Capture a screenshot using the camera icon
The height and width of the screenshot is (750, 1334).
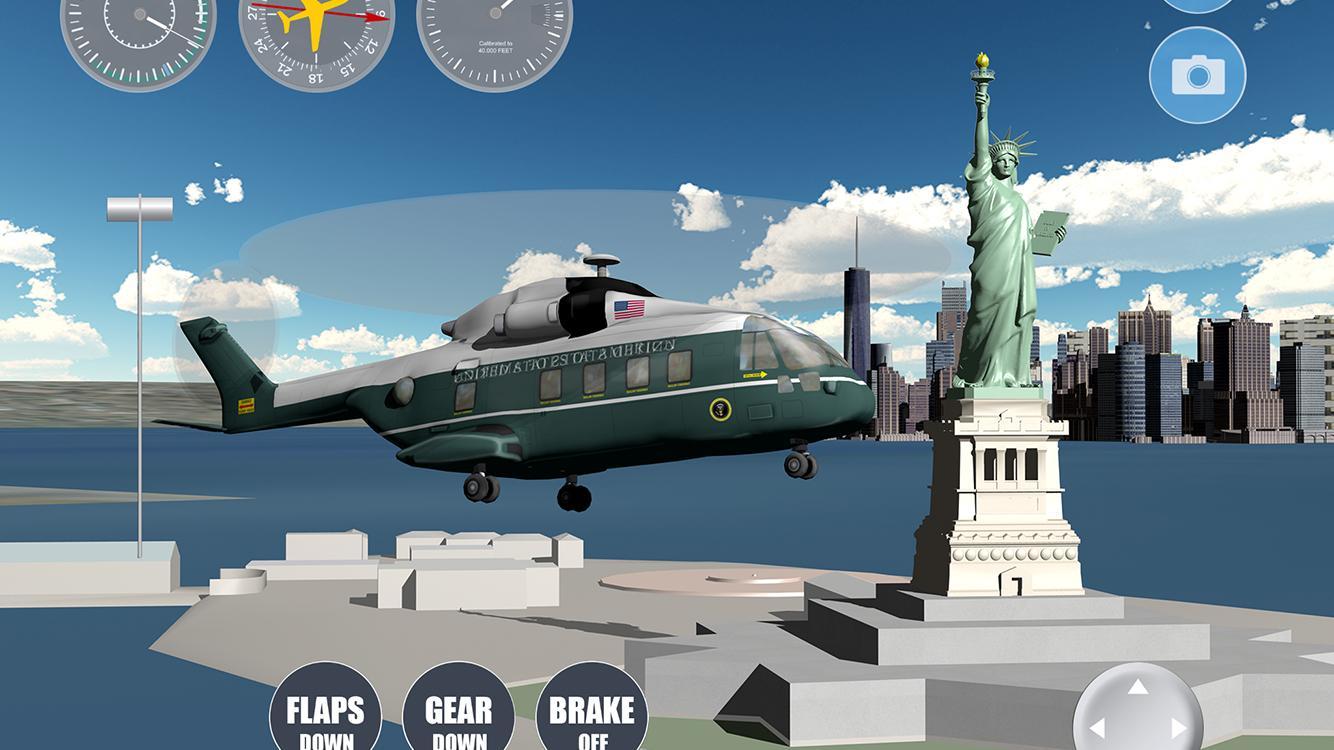pos(1197,76)
